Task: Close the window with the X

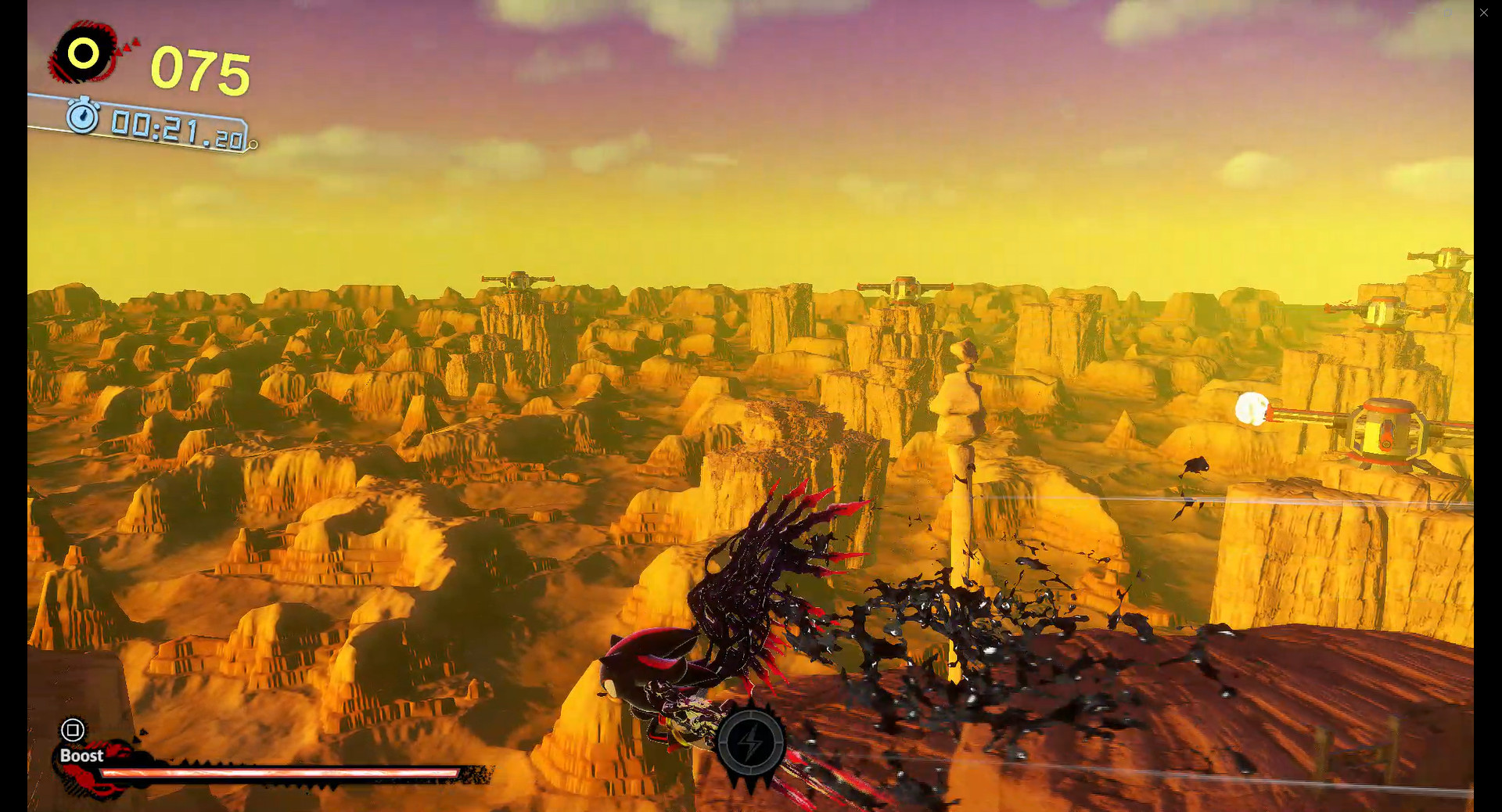Action: 1484,12
